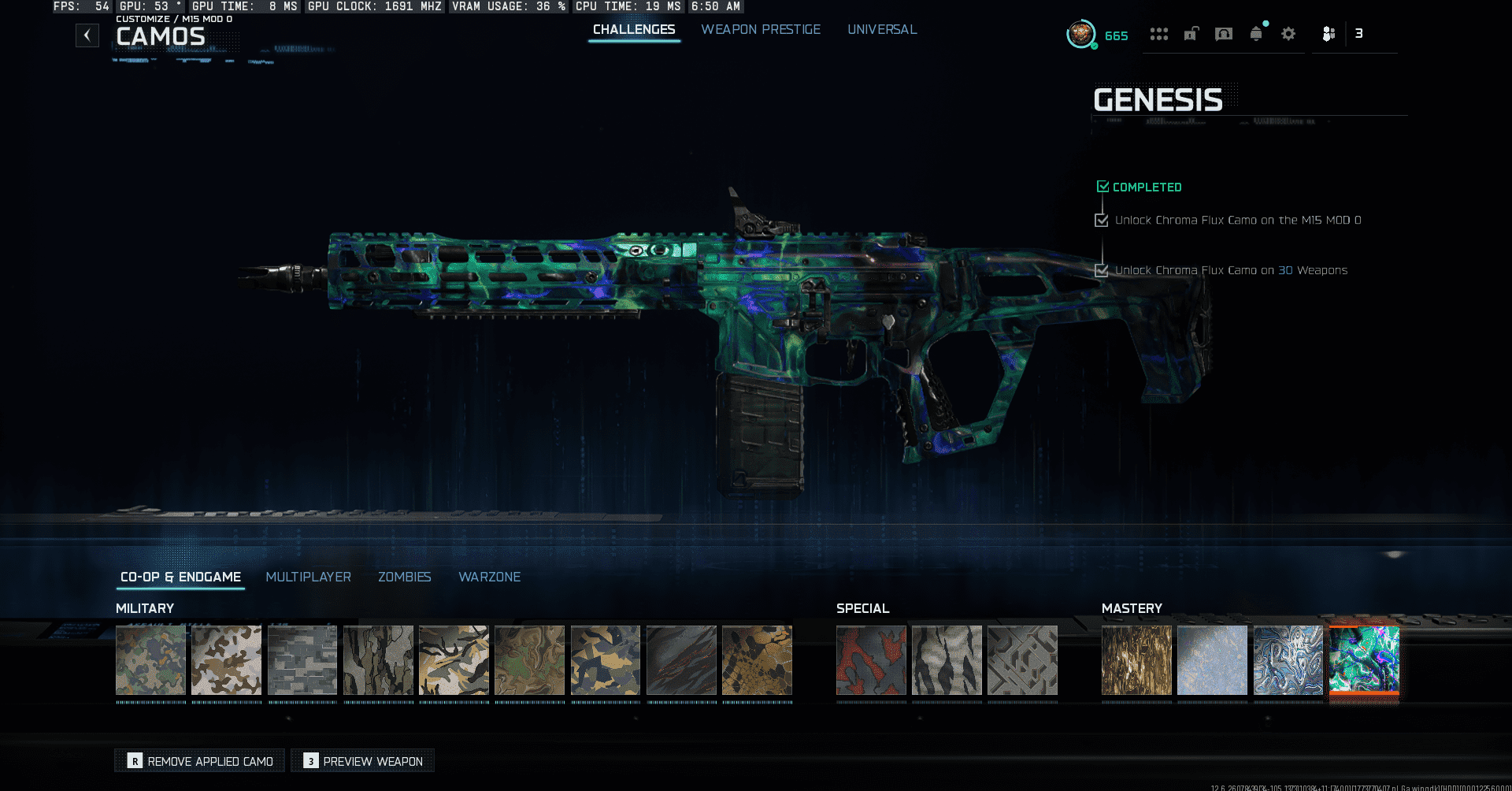Choose the red splatter special camo
Screen dimensions: 1512x791
[x=871, y=660]
